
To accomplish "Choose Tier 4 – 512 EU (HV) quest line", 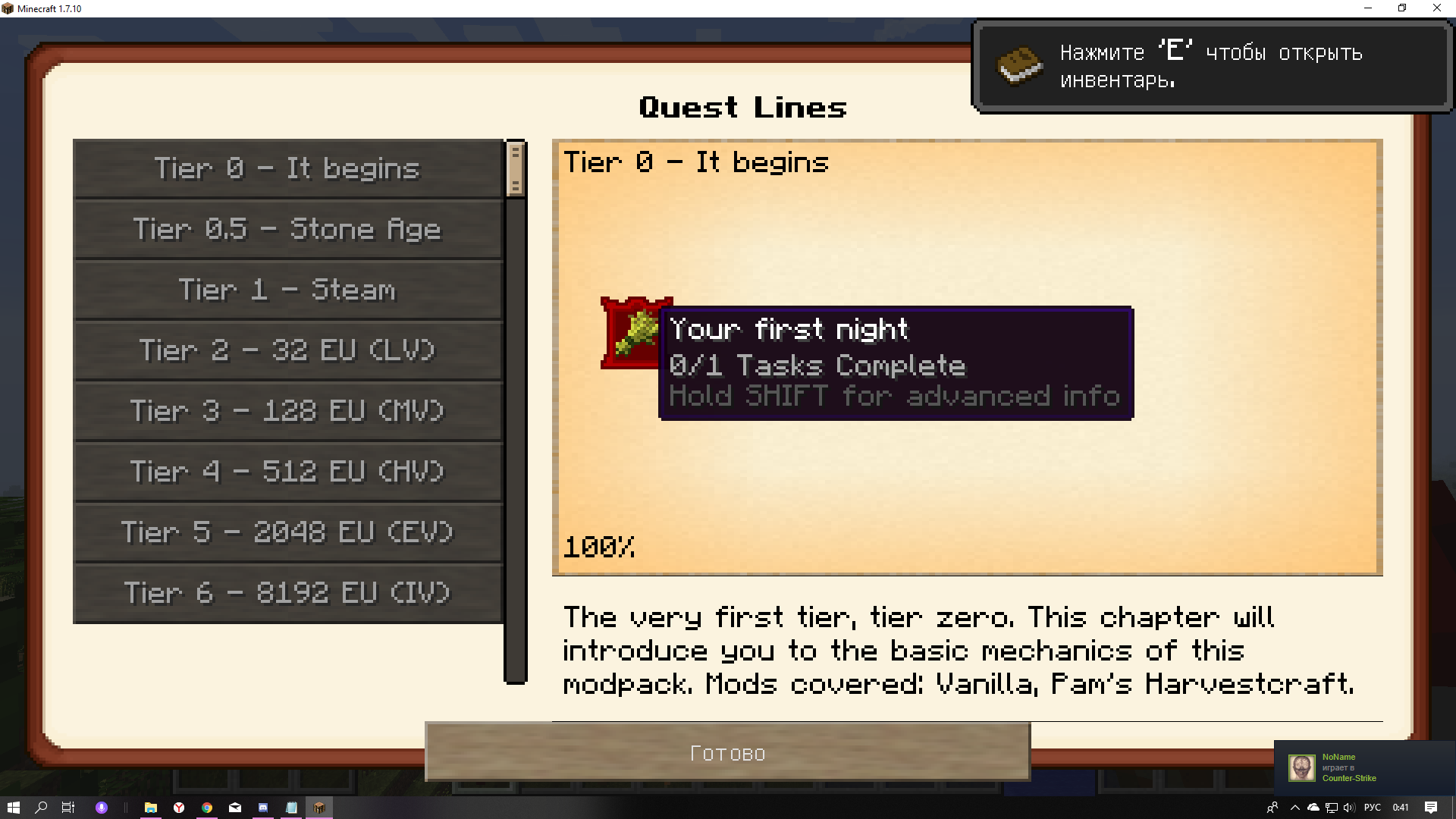I will [x=287, y=472].
